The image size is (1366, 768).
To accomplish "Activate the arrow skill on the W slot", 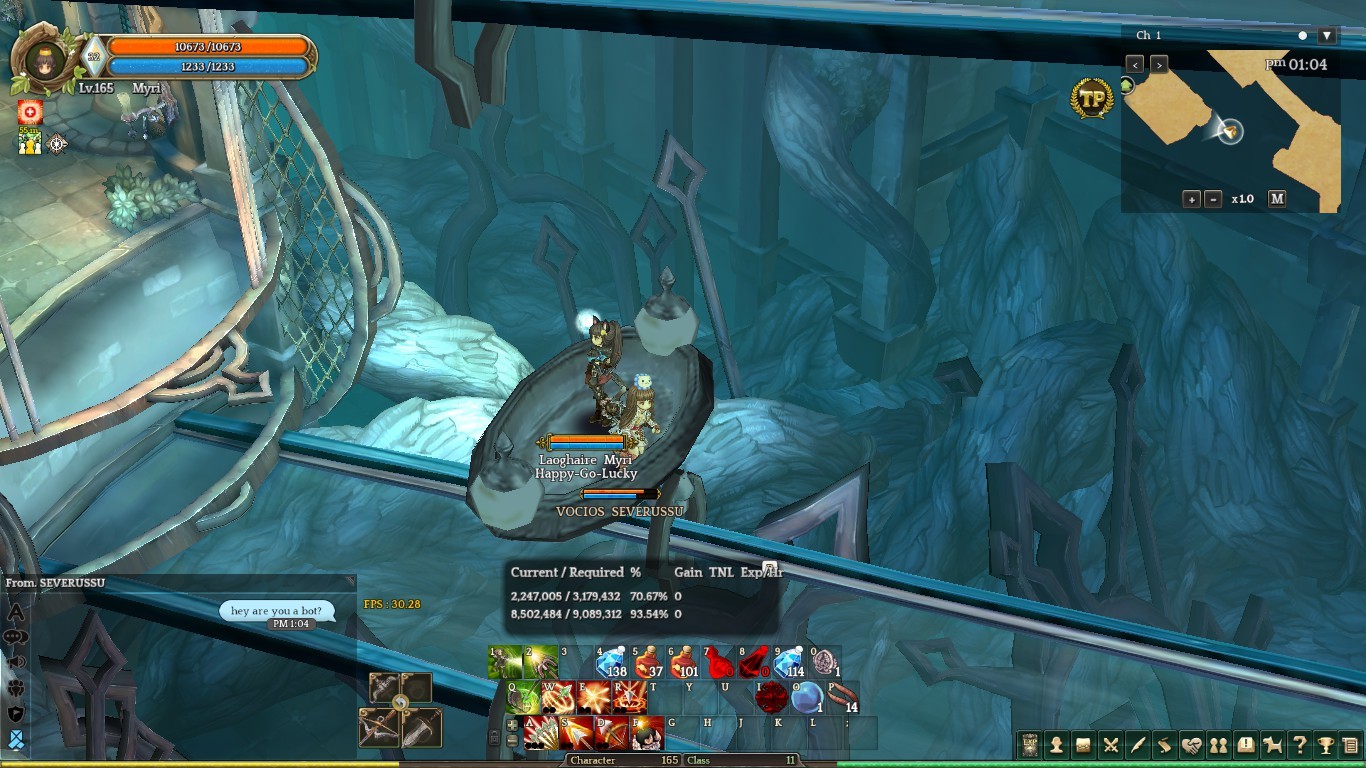I will [x=558, y=697].
